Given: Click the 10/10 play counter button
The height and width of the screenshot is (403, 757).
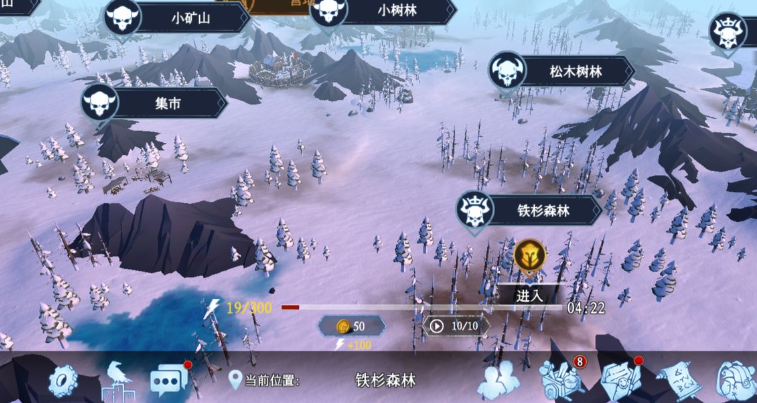Looking at the screenshot, I should click(456, 325).
